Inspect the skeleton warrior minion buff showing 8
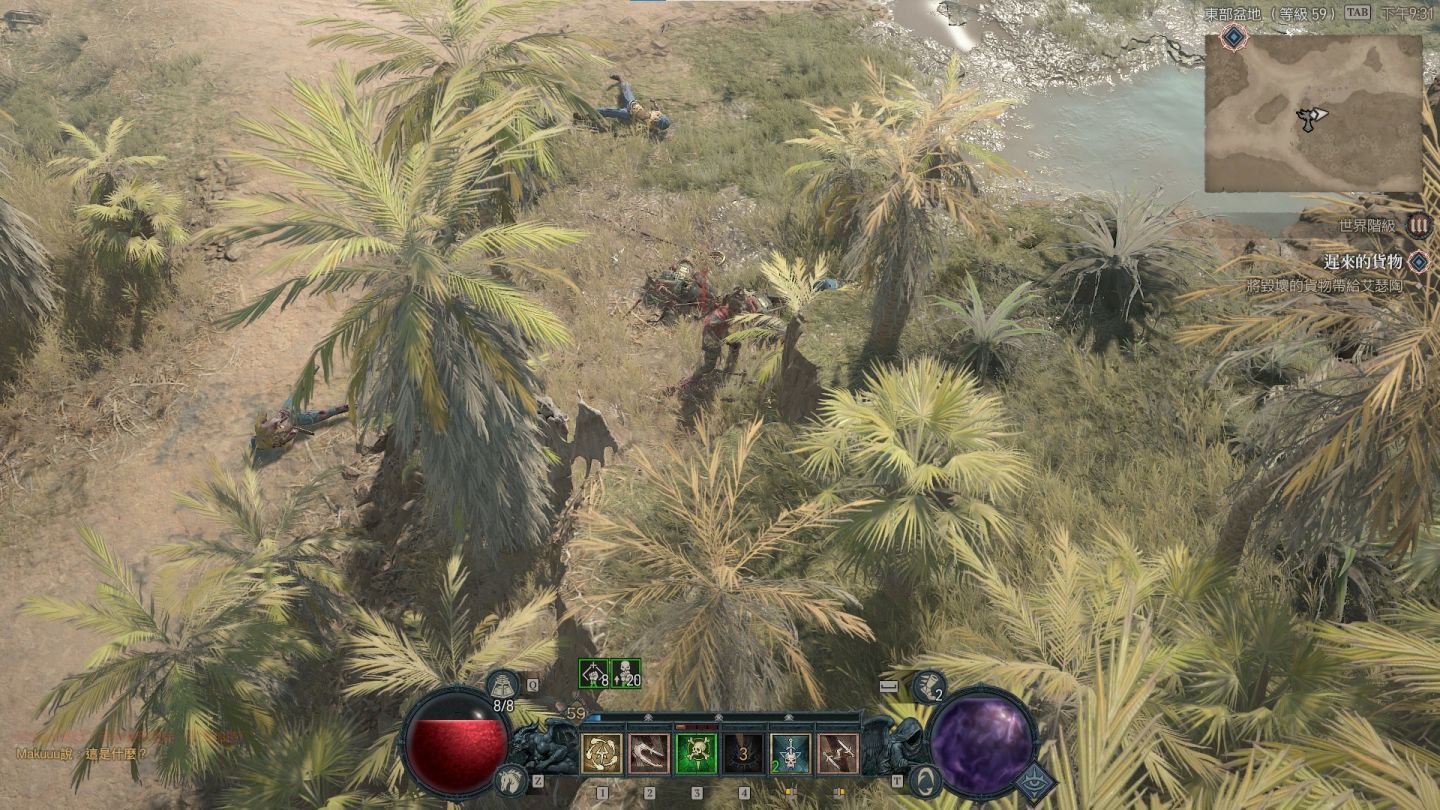This screenshot has width=1440, height=810. tap(593, 674)
